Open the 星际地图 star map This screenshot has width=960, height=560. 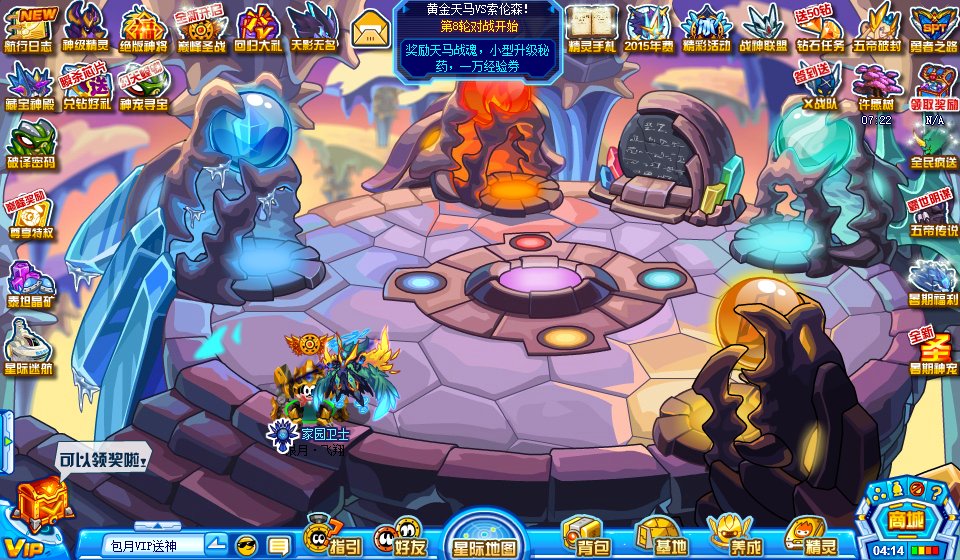(484, 537)
